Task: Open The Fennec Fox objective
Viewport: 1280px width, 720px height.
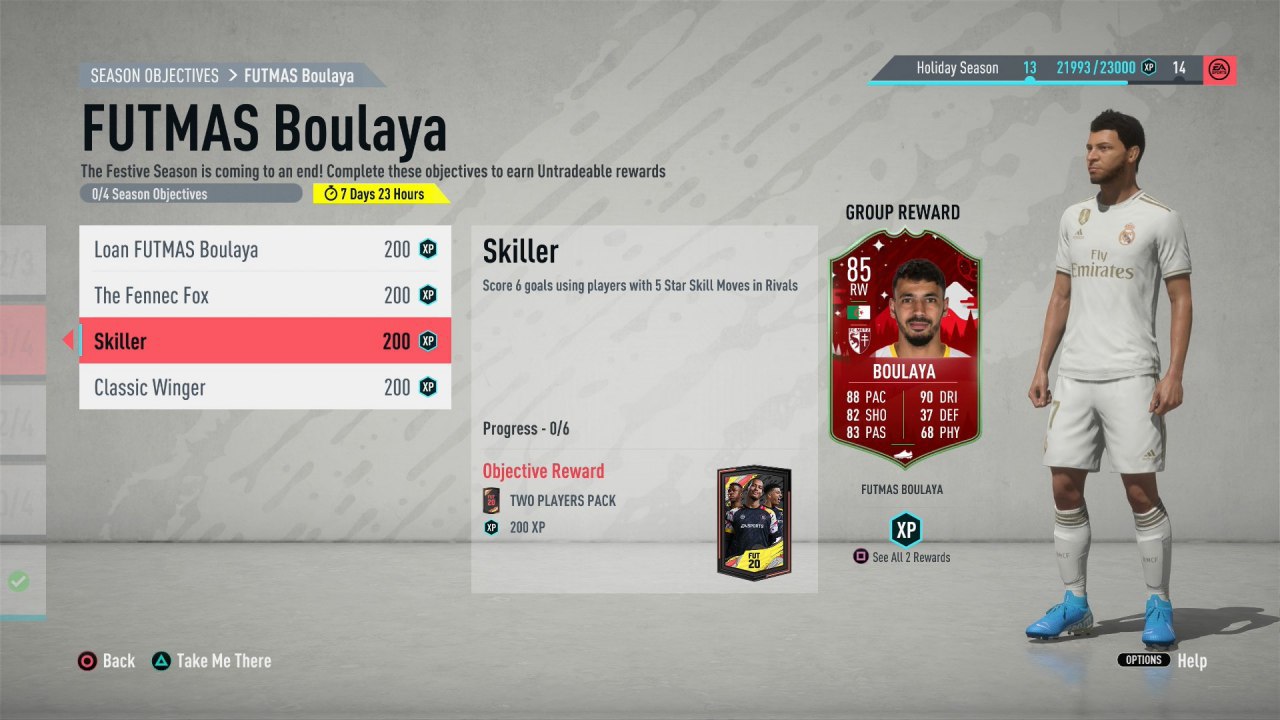Action: click(265, 296)
